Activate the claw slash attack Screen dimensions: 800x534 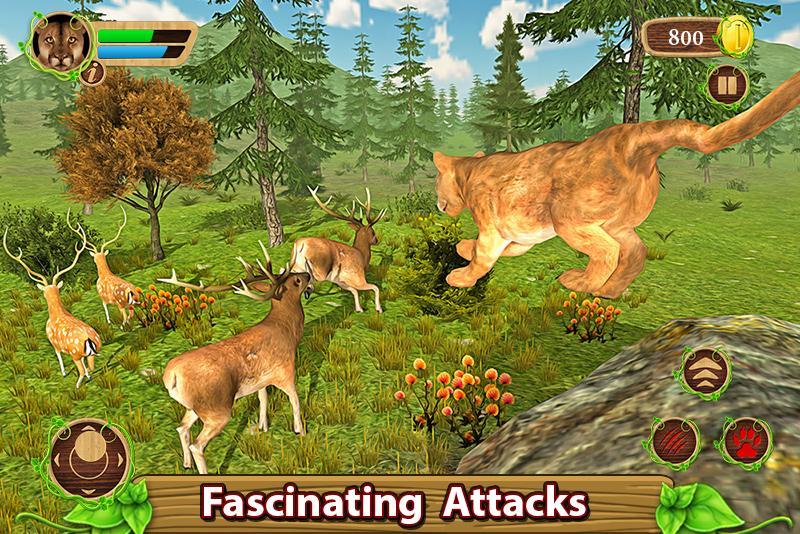click(672, 439)
